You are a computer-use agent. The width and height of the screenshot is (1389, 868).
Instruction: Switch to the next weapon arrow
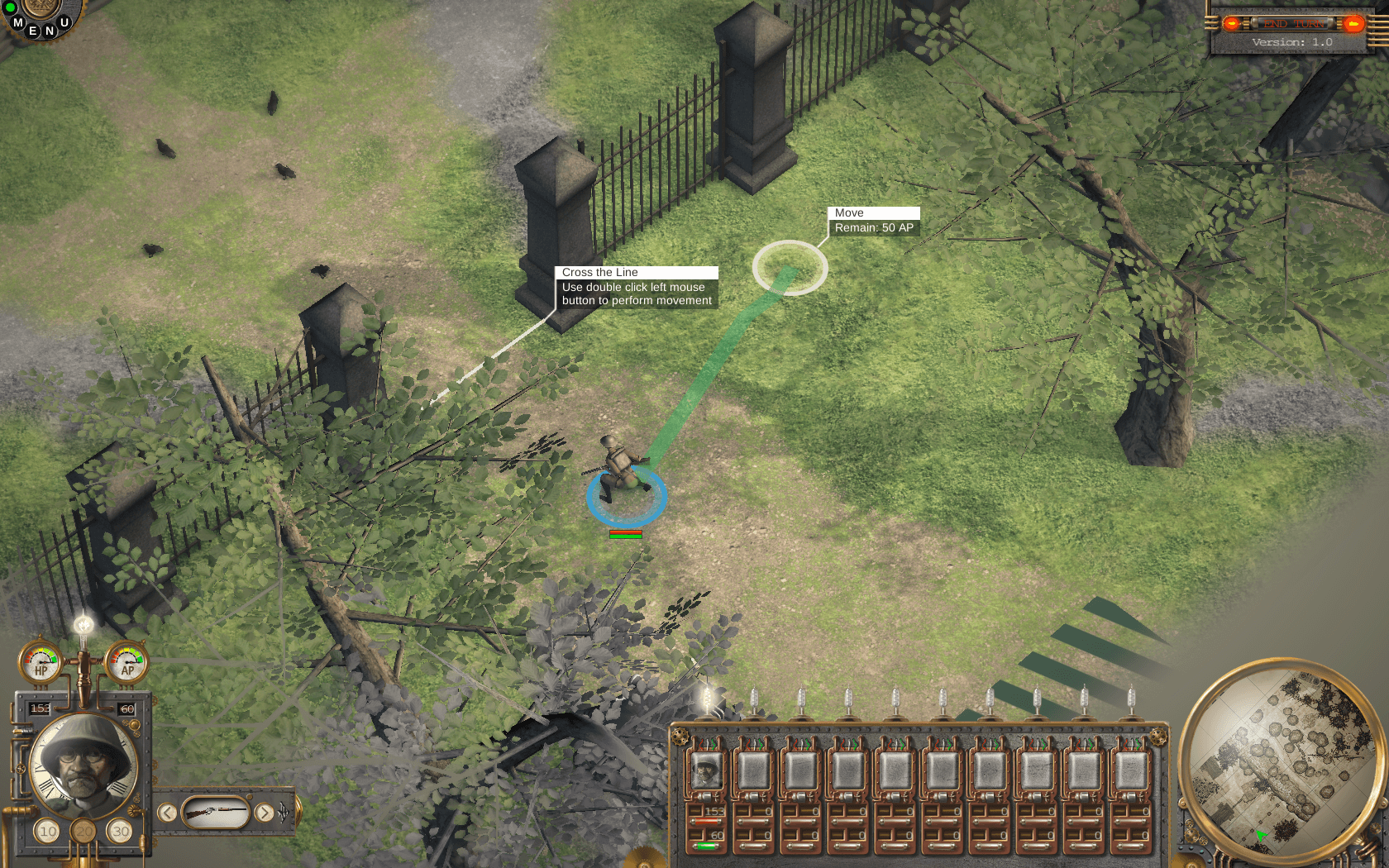coord(264,813)
